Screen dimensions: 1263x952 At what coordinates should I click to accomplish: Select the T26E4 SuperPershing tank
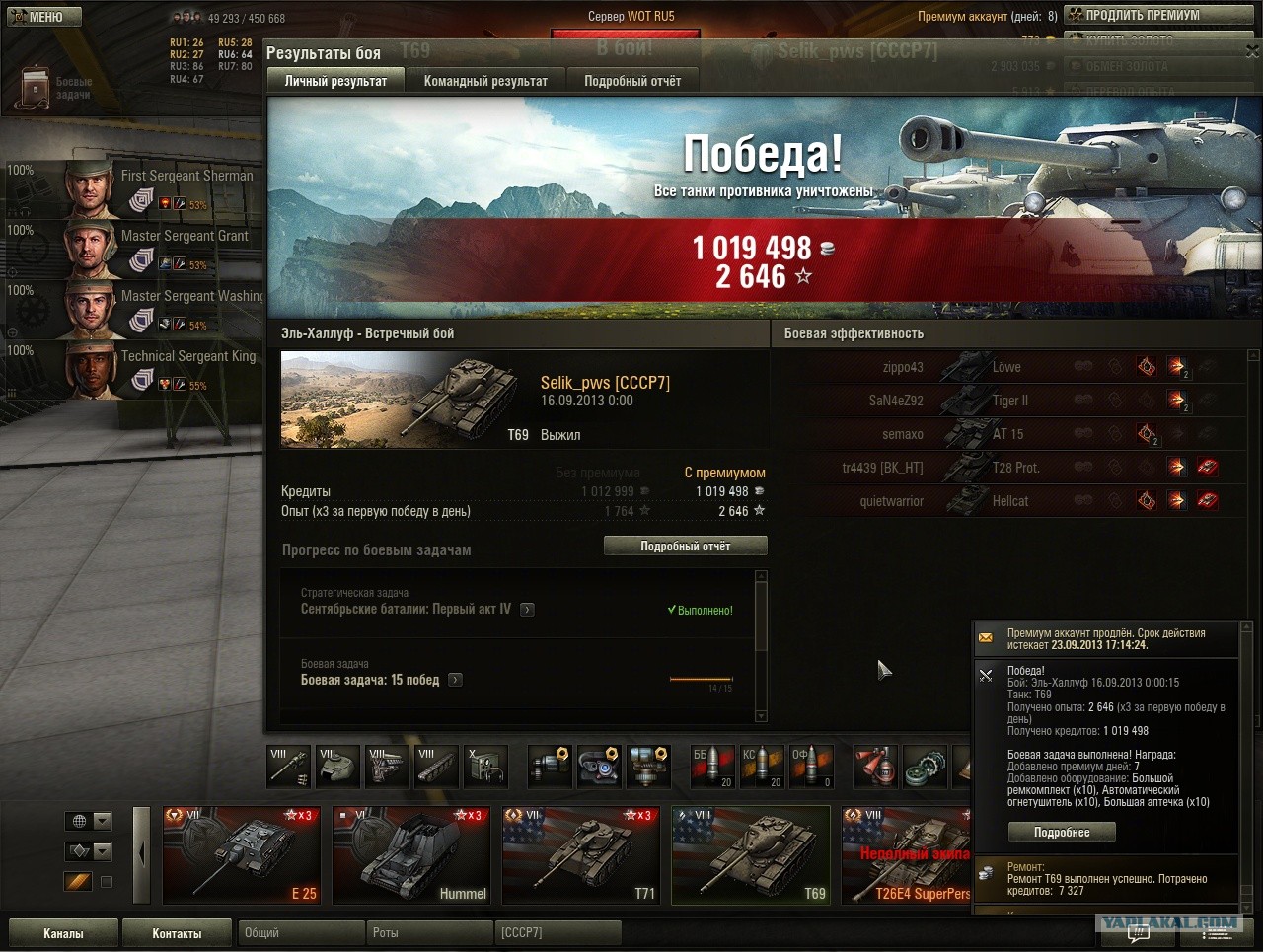tap(906, 855)
